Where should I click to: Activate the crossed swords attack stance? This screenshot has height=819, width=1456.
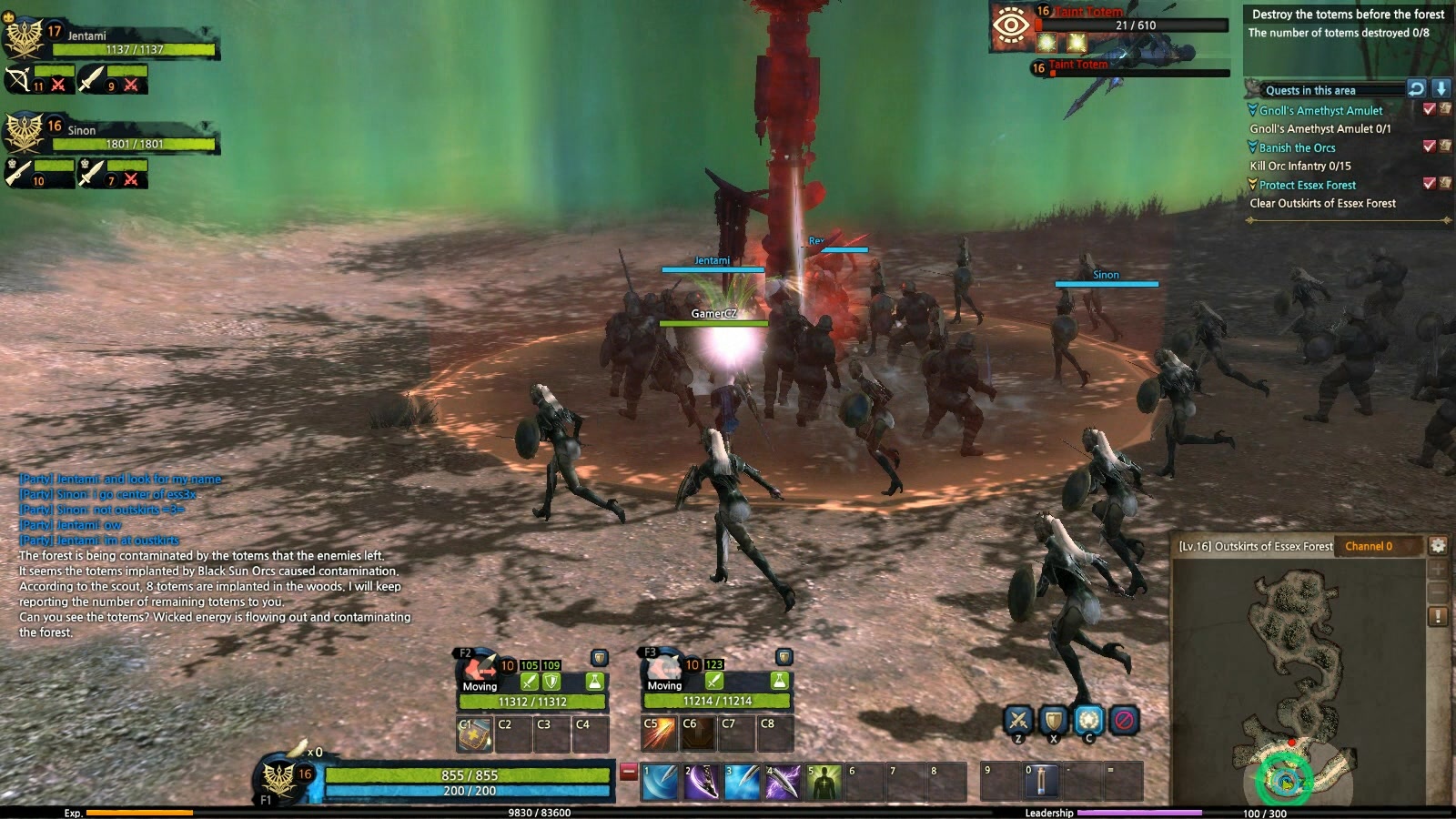tap(1018, 721)
